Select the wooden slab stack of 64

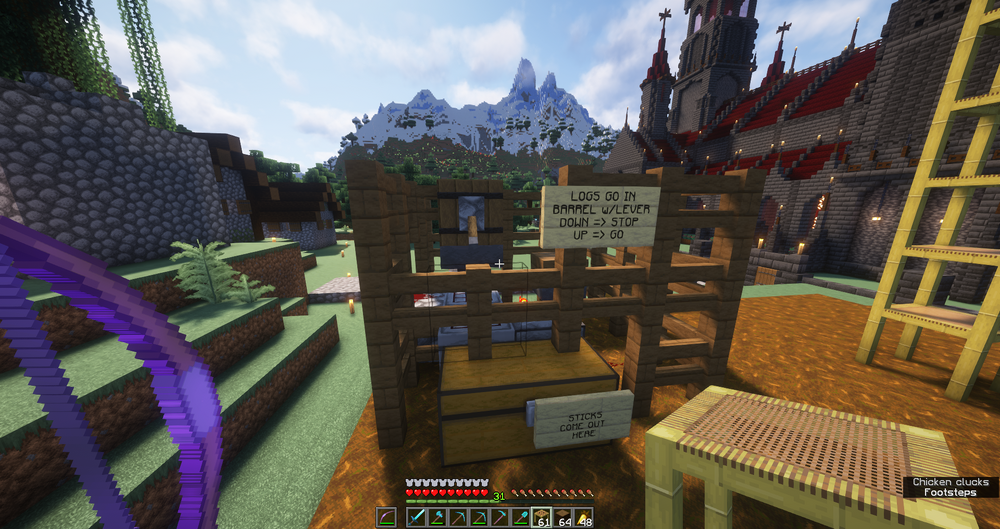(562, 517)
